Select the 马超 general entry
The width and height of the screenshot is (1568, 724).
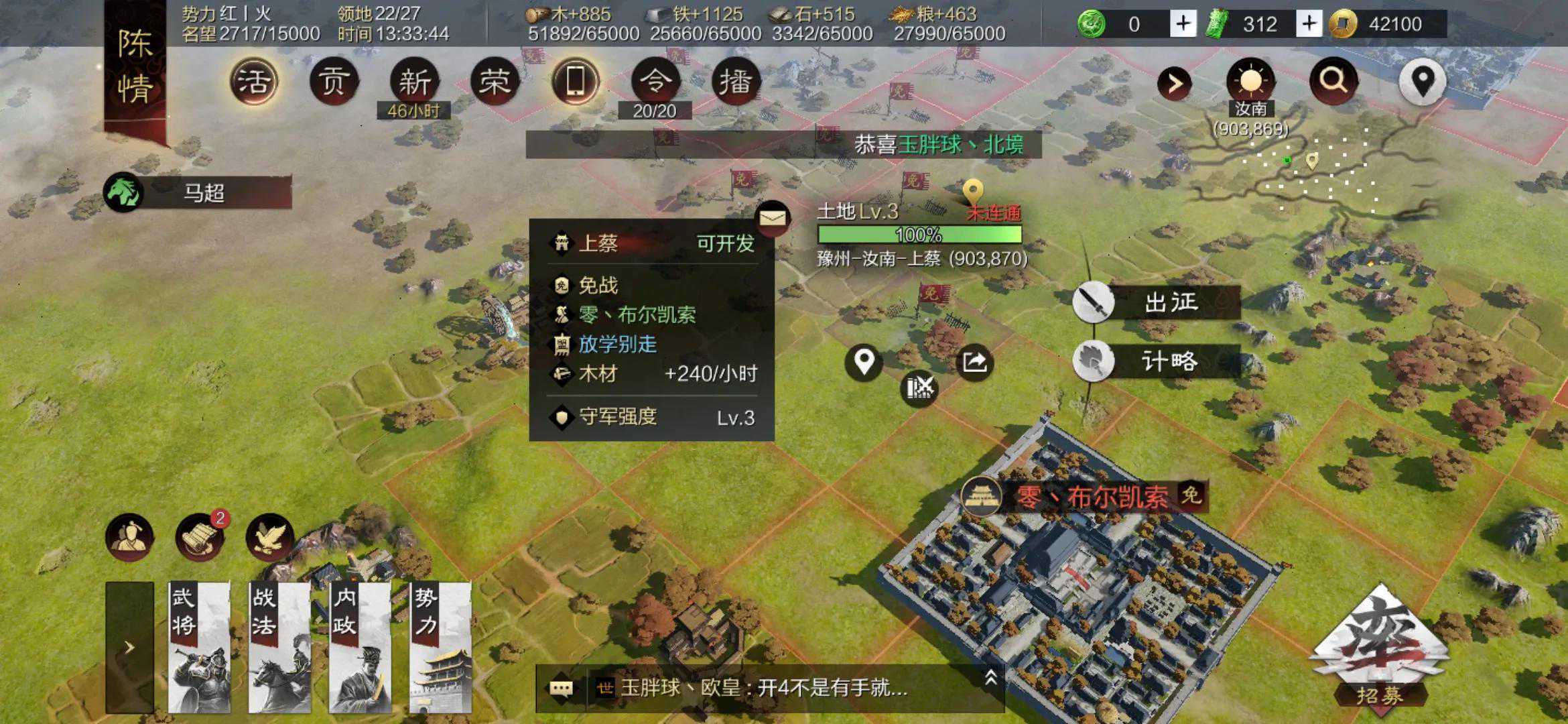pyautogui.click(x=198, y=193)
